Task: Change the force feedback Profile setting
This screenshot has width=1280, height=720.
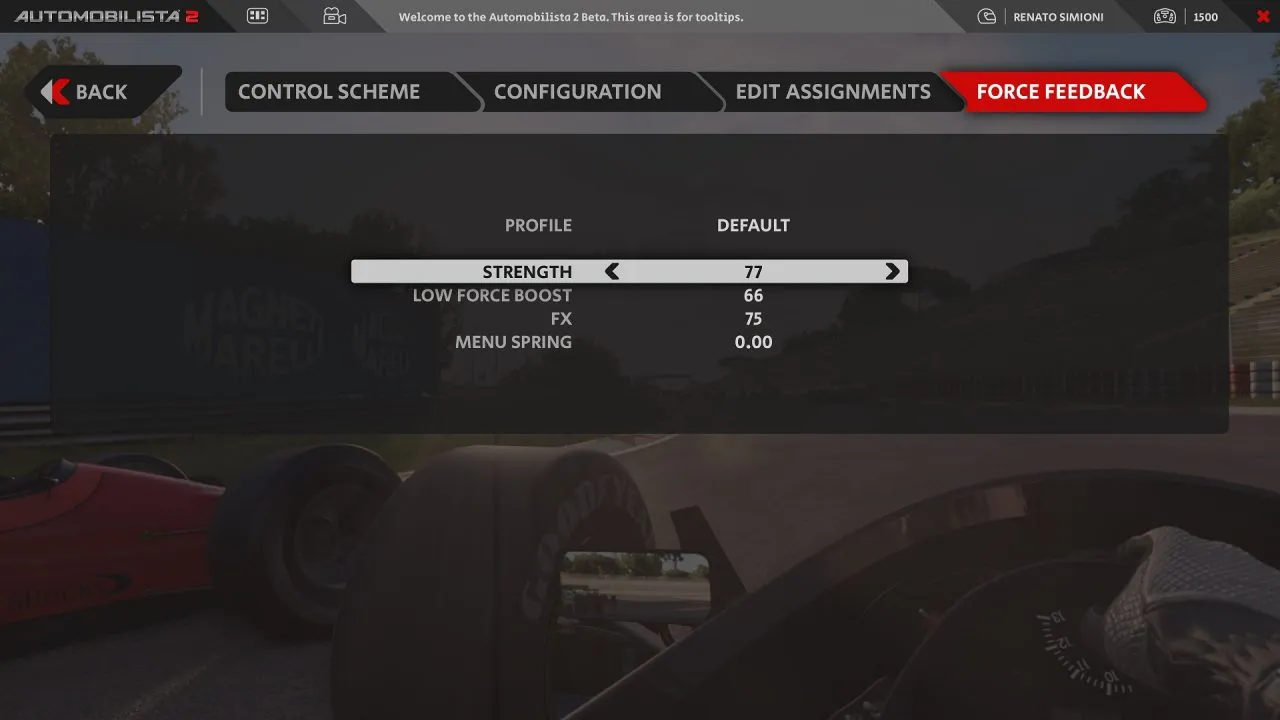Action: [752, 226]
